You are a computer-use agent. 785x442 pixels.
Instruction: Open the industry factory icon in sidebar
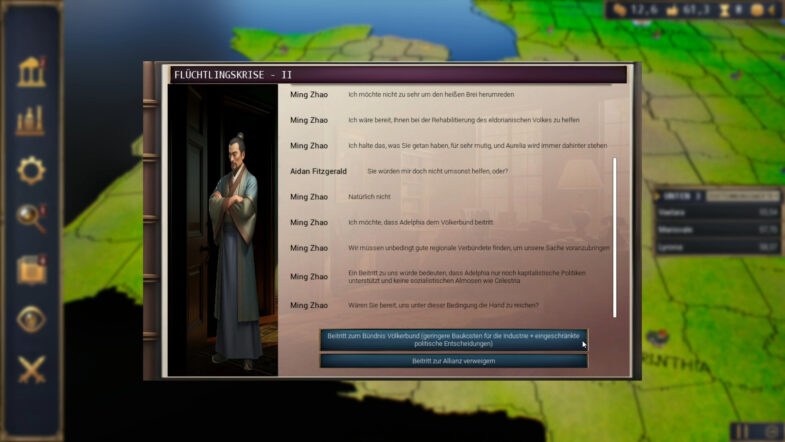point(31,121)
